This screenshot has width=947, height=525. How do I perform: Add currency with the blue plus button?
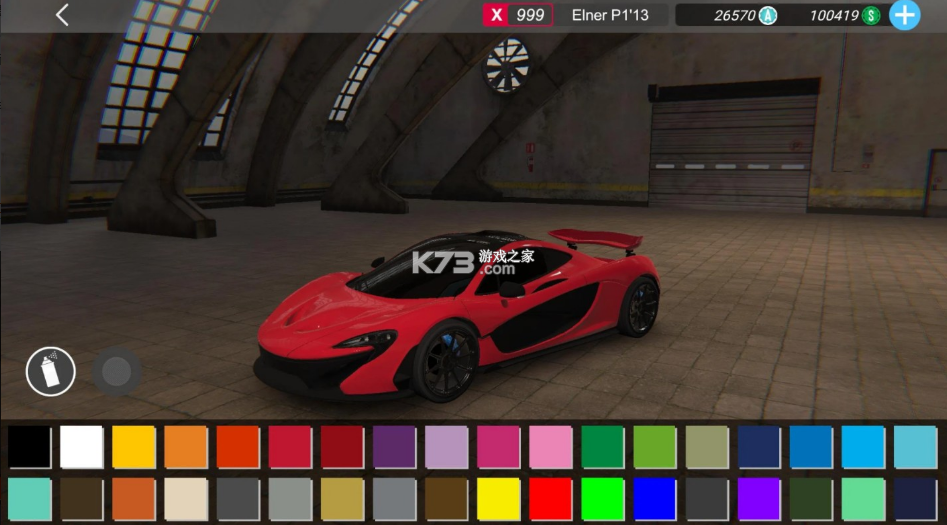(x=904, y=15)
